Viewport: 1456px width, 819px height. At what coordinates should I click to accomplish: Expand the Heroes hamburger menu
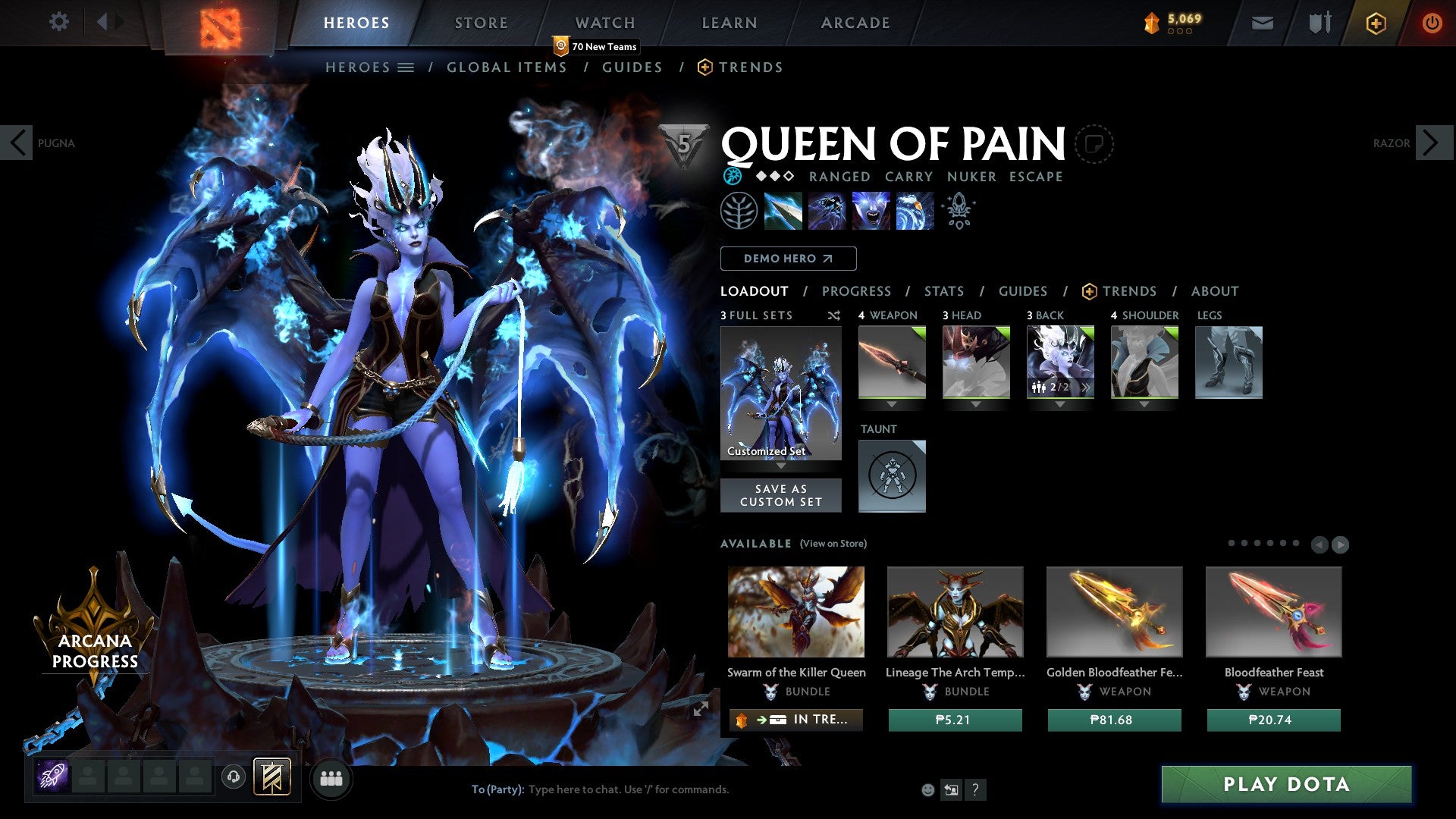[406, 67]
